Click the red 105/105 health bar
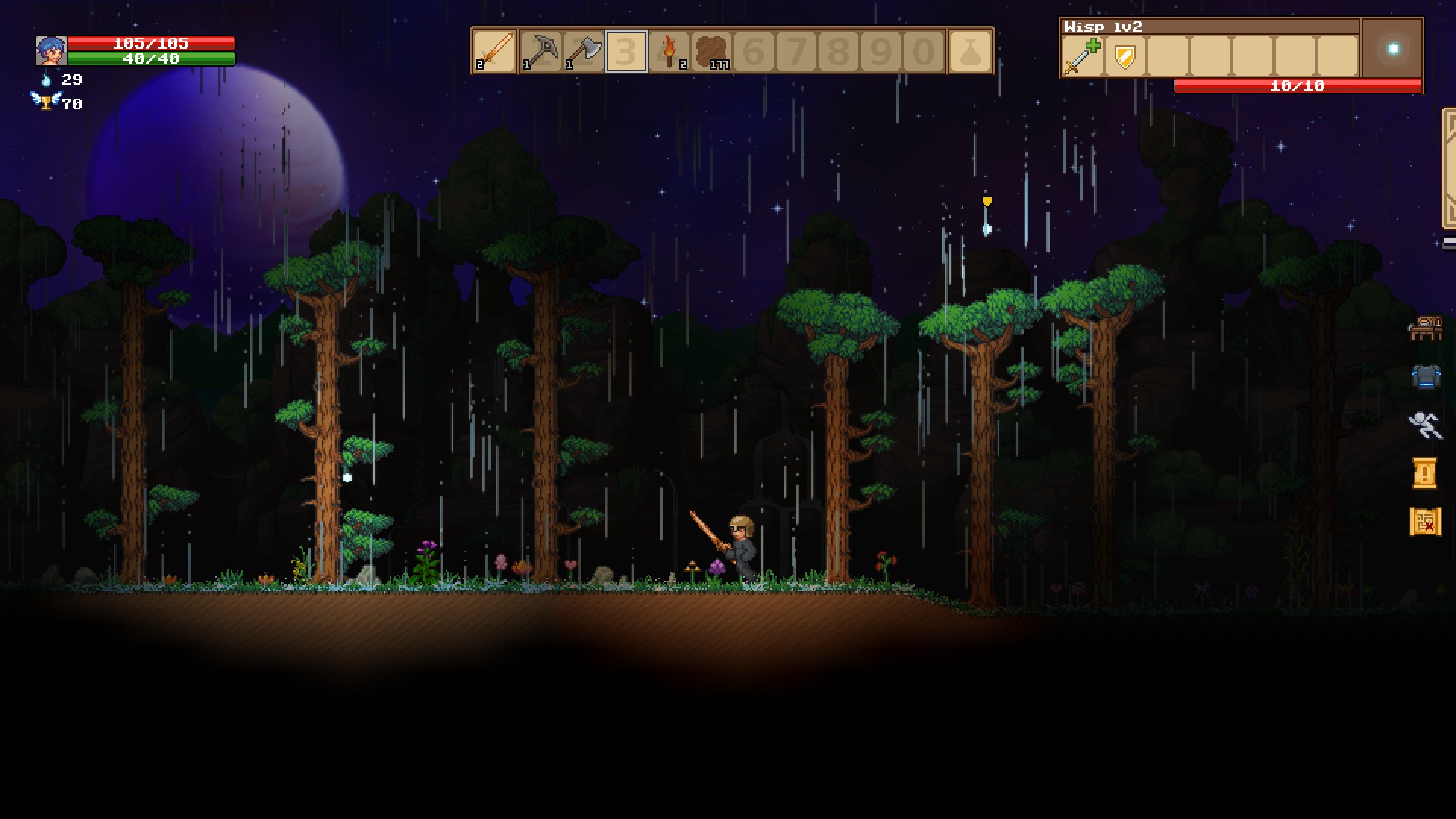 tap(152, 44)
